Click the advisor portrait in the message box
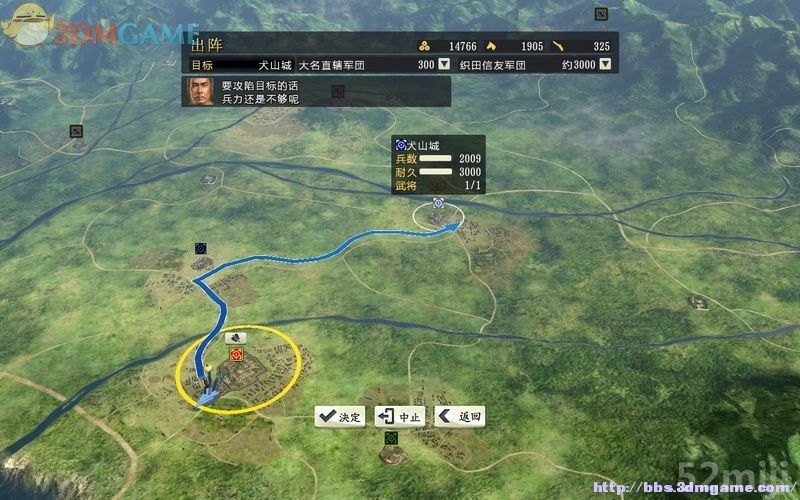The width and height of the screenshot is (800, 500). coord(200,92)
